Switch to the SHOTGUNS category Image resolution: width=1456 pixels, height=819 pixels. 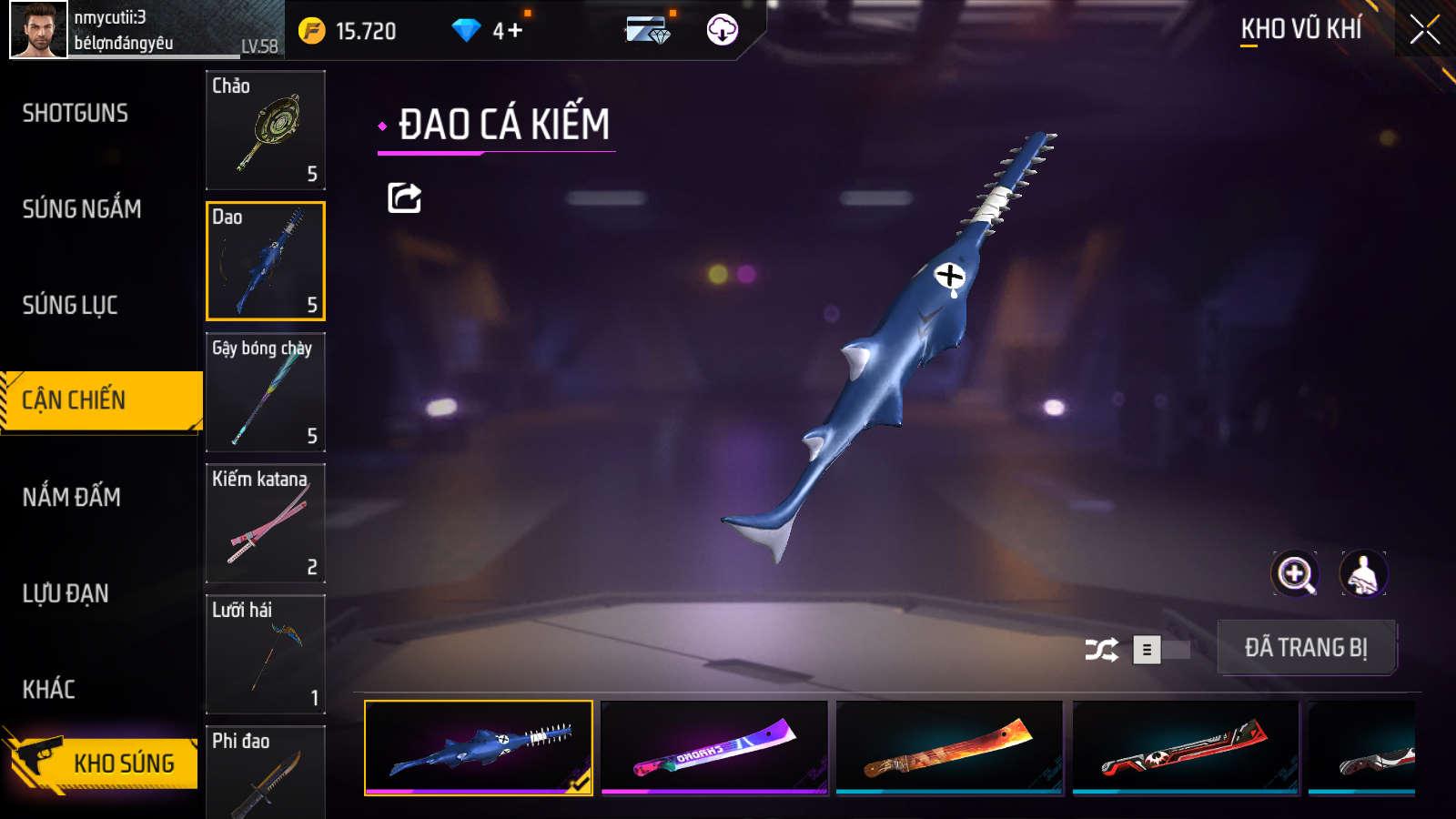pos(76,114)
